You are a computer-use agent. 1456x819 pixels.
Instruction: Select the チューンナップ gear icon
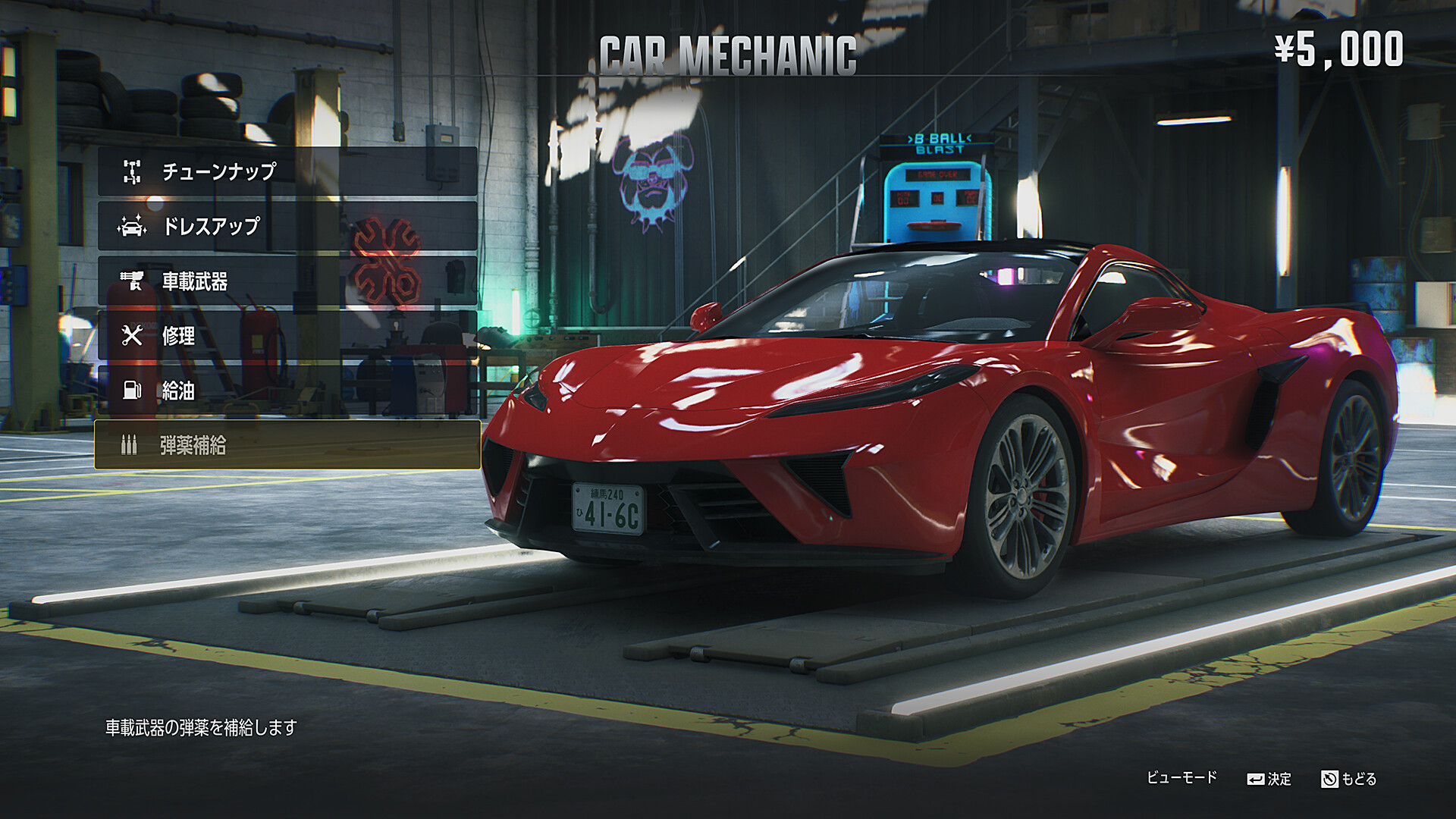pyautogui.click(x=133, y=172)
